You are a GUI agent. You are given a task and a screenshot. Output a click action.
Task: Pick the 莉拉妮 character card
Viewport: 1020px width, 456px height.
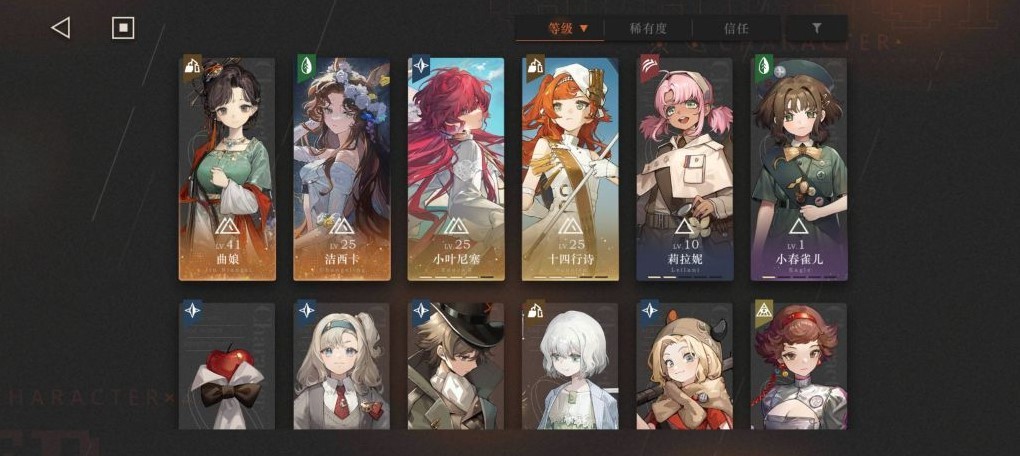[685, 168]
